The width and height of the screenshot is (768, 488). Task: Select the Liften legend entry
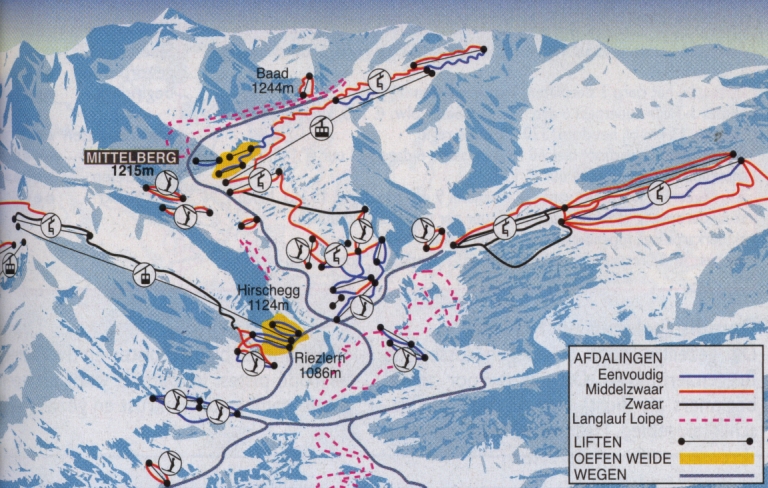click(600, 440)
